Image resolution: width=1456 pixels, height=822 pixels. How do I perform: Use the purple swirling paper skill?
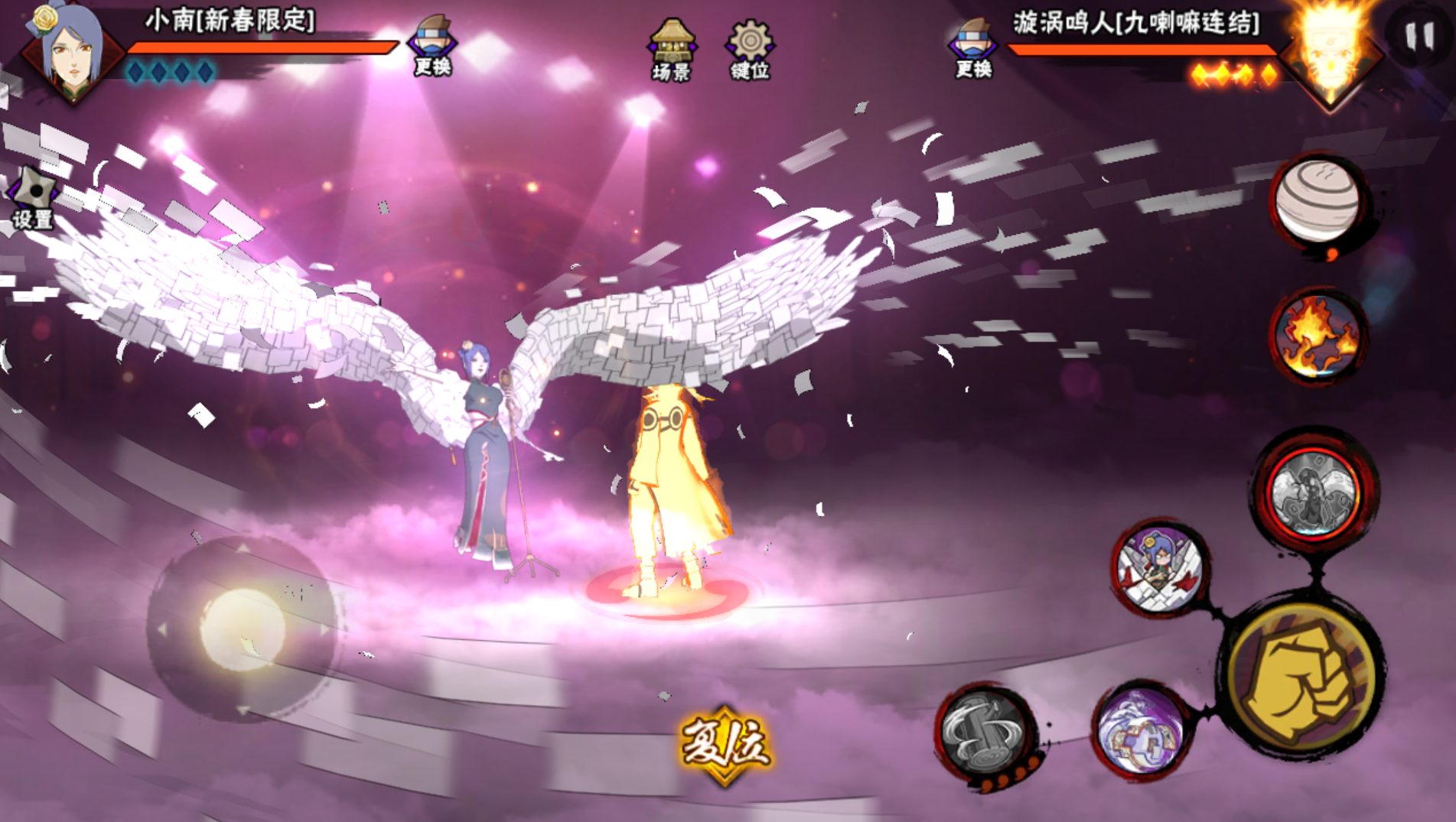1139,729
